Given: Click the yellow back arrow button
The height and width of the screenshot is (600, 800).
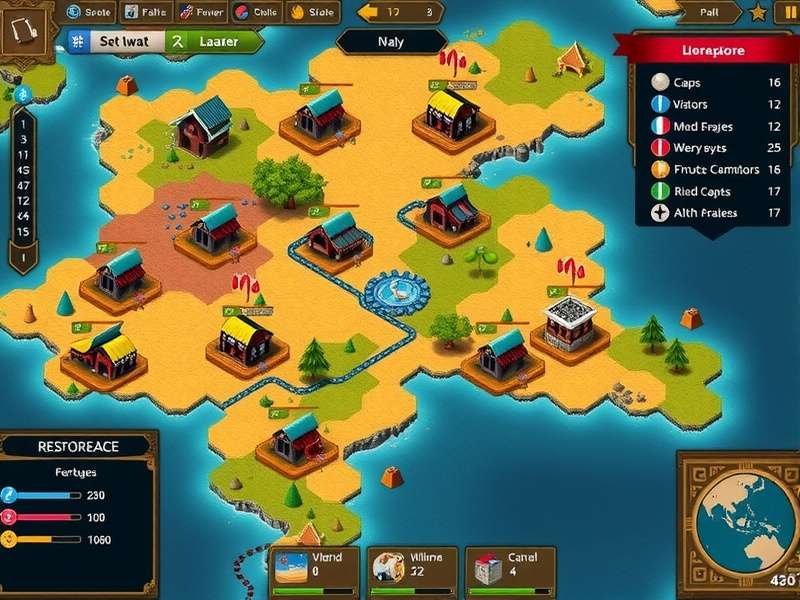Looking at the screenshot, I should click(x=368, y=13).
